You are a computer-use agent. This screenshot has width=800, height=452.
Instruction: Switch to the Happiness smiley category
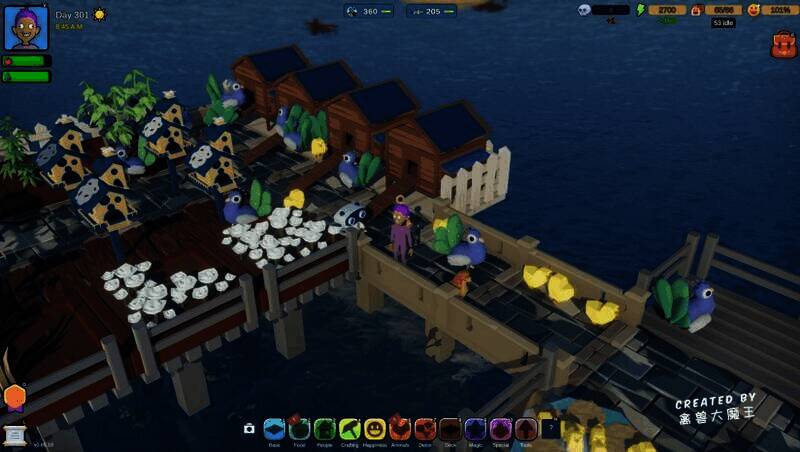pos(375,429)
